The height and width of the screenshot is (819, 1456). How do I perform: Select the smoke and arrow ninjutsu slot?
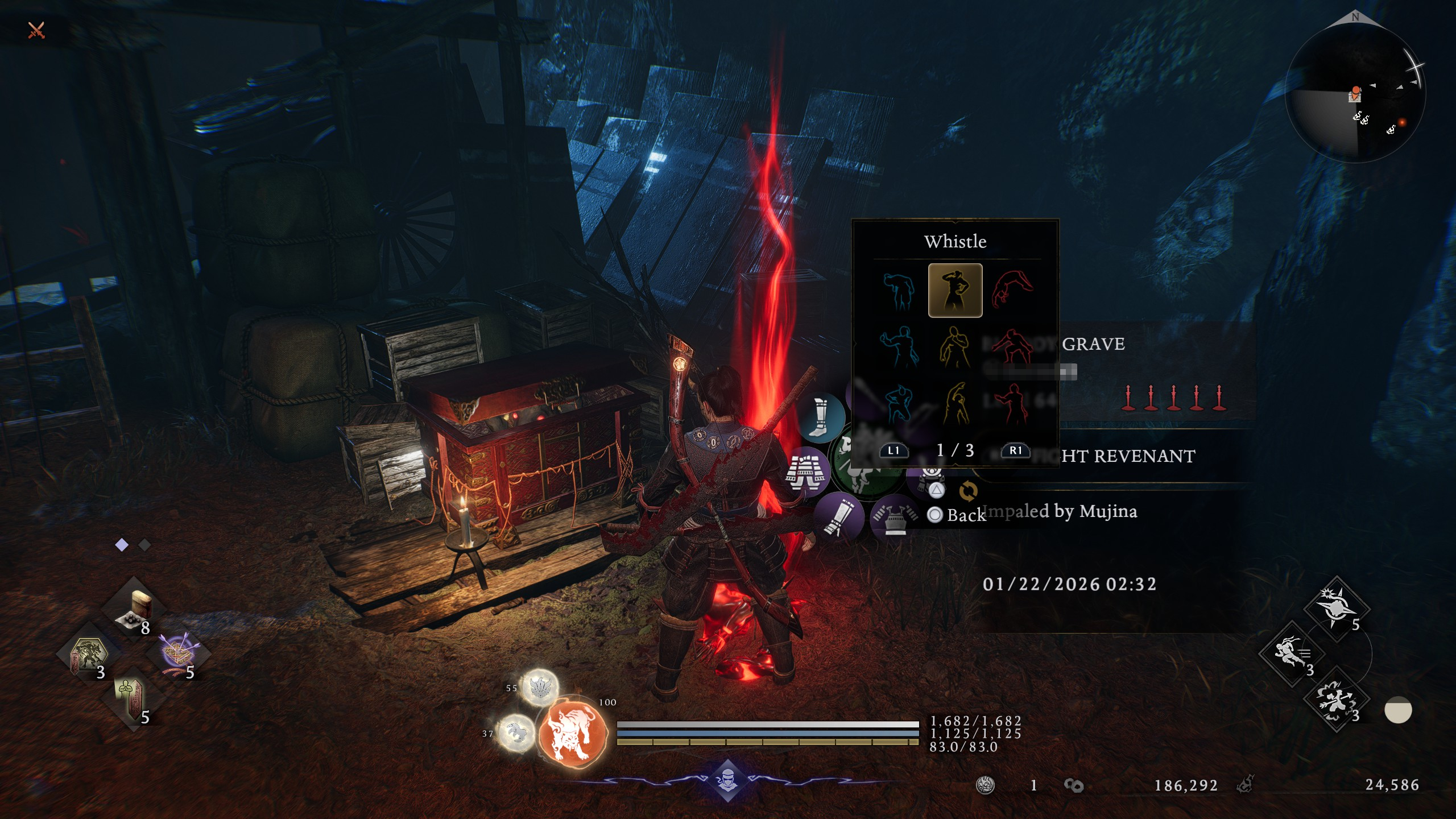tap(1336, 700)
